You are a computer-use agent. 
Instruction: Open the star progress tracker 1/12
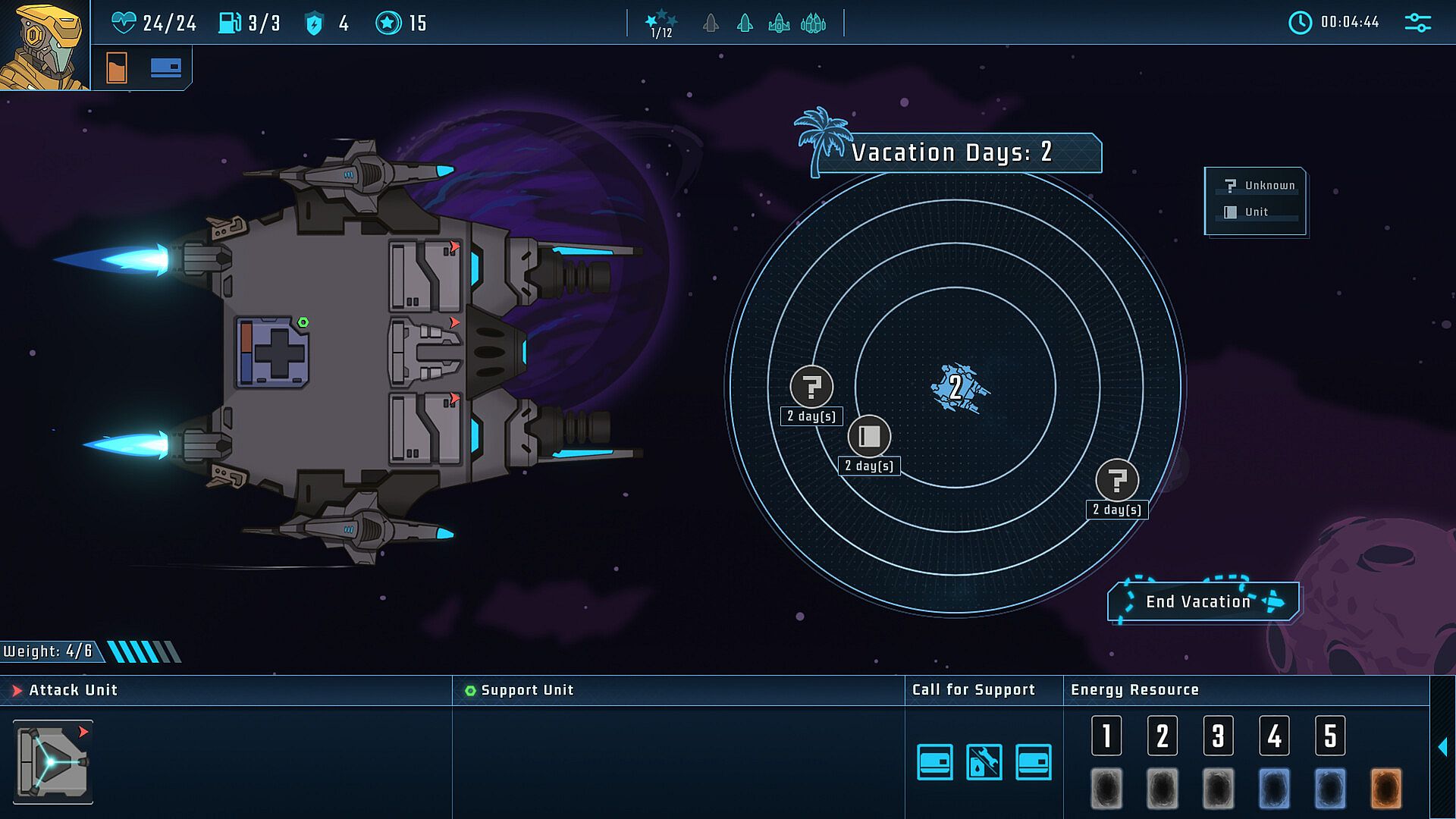click(661, 24)
